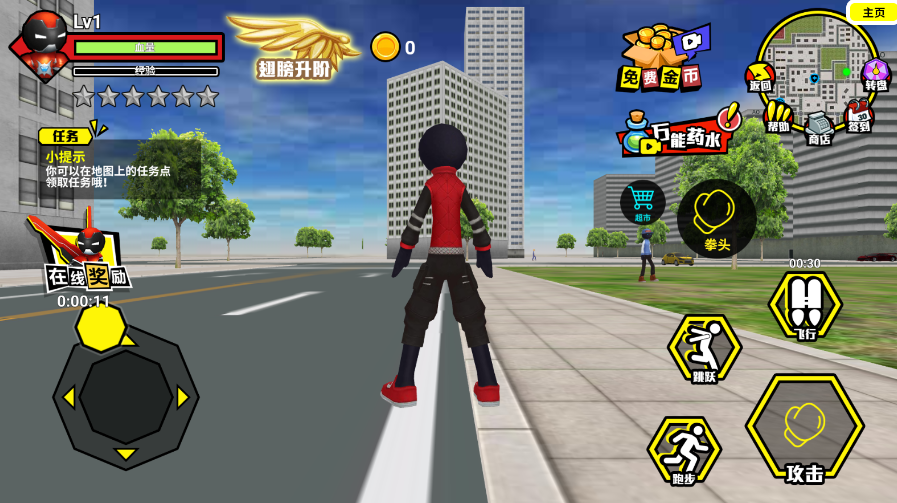The width and height of the screenshot is (897, 503).
Task: Open the 帮助 help icon
Action: click(778, 117)
